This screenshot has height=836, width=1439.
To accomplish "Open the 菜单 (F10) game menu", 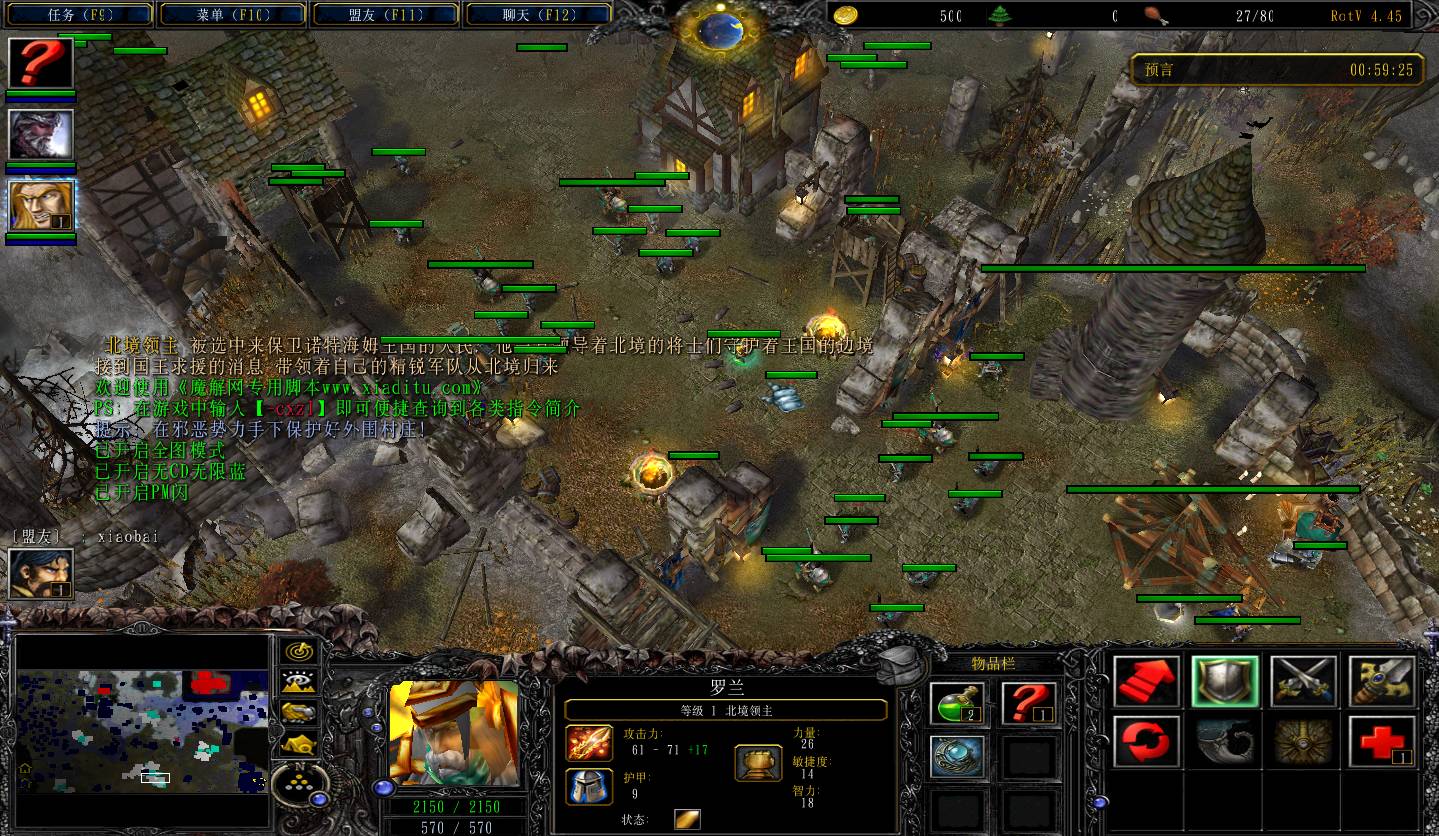I will pyautogui.click(x=233, y=15).
